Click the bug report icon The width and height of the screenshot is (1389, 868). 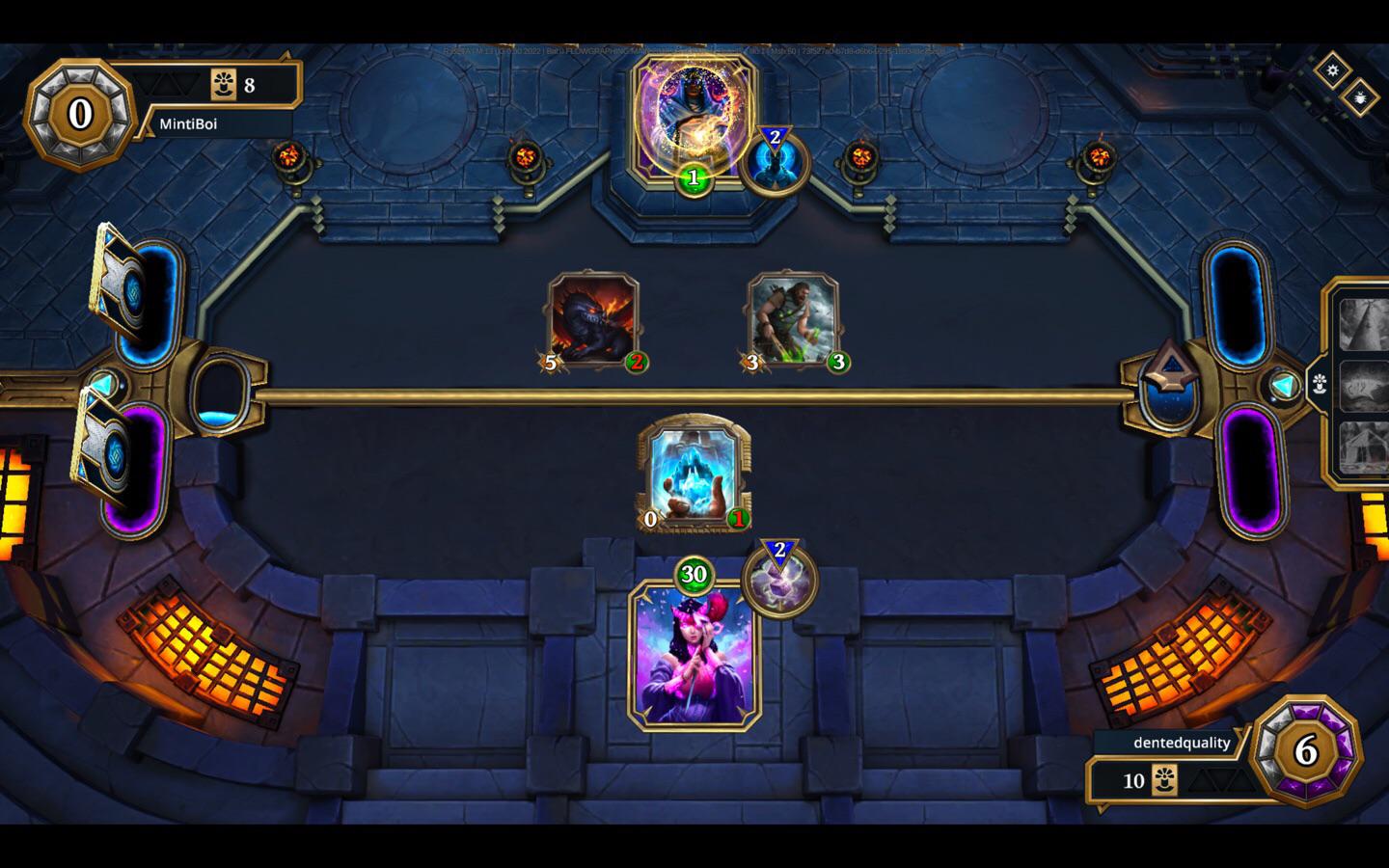tap(1360, 99)
